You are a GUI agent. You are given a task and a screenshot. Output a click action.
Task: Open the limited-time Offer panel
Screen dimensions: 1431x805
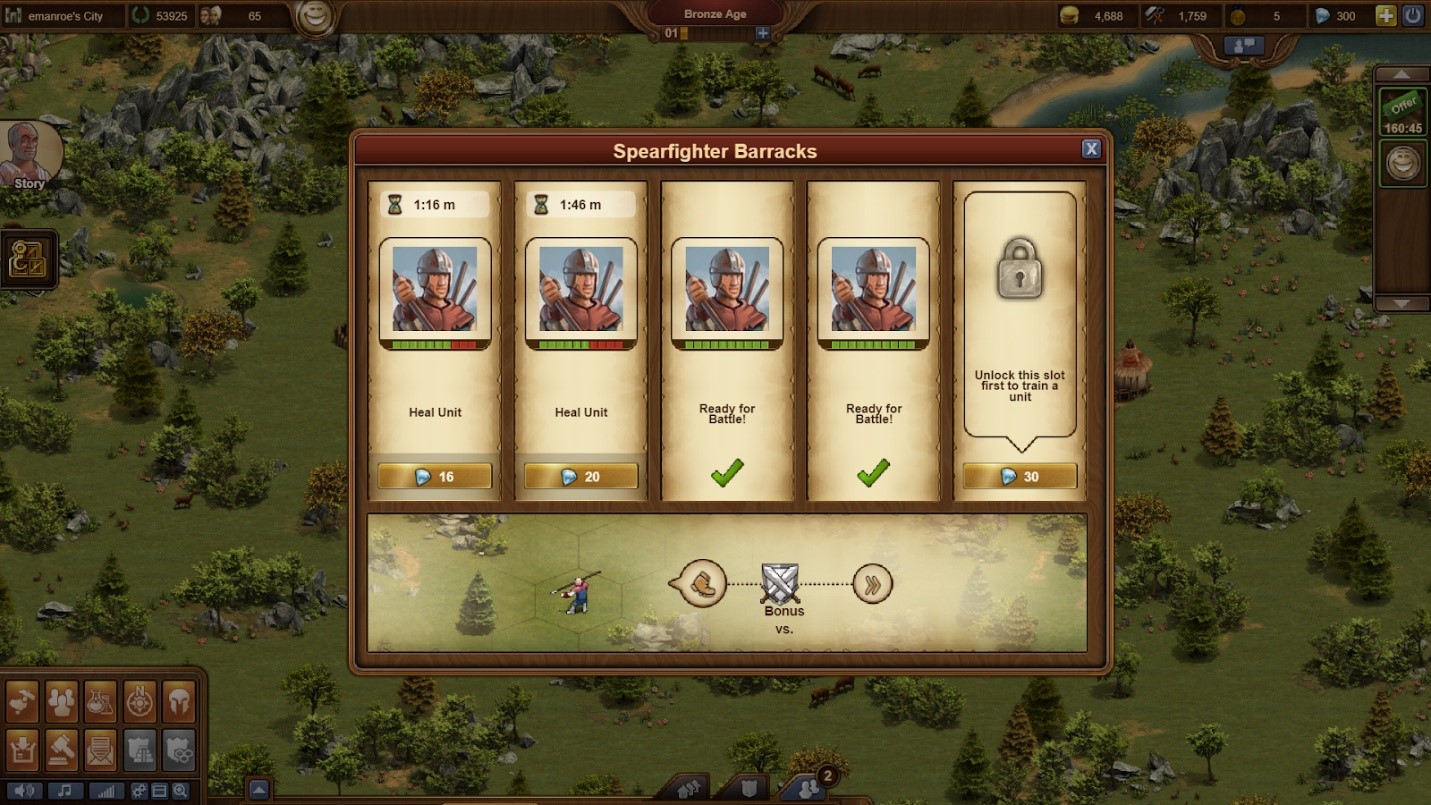click(x=1403, y=110)
